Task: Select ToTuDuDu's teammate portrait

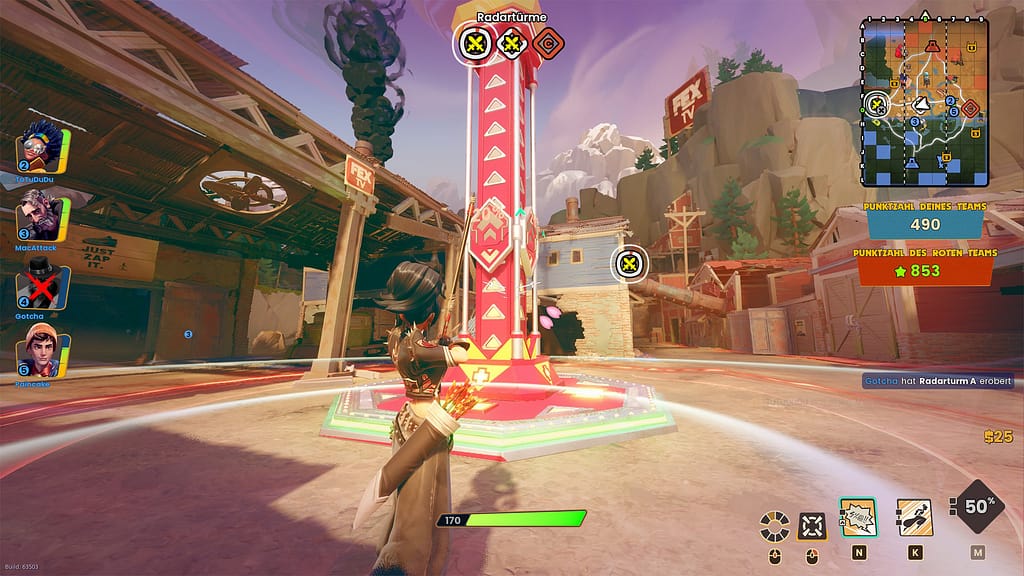Action: coord(42,150)
